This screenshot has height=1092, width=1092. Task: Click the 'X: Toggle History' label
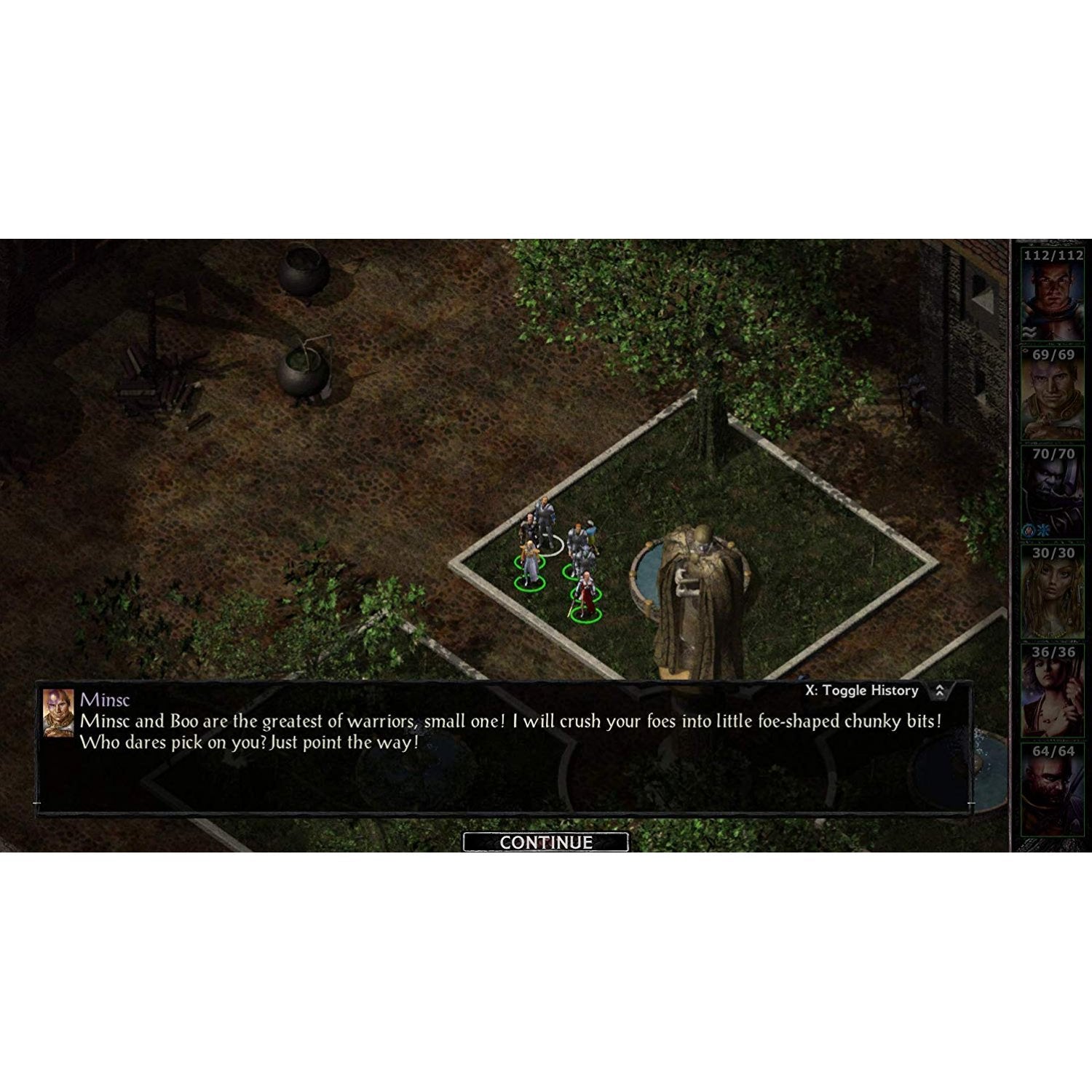tap(863, 690)
